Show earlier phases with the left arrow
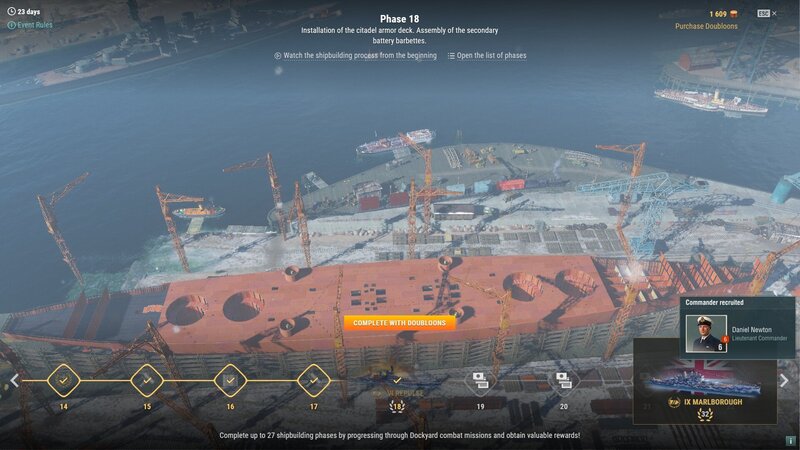The image size is (800, 450). click(14, 380)
